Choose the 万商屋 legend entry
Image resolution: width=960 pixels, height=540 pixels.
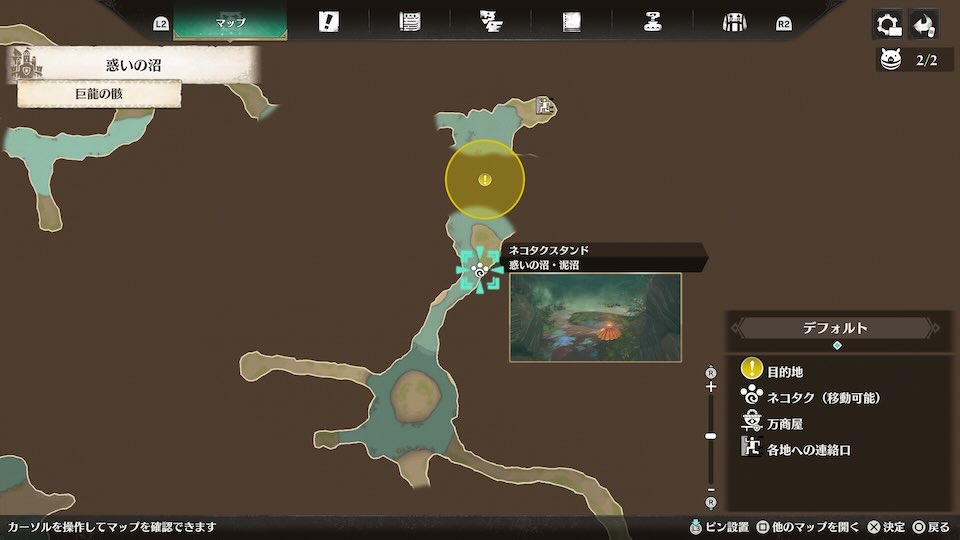(x=784, y=424)
